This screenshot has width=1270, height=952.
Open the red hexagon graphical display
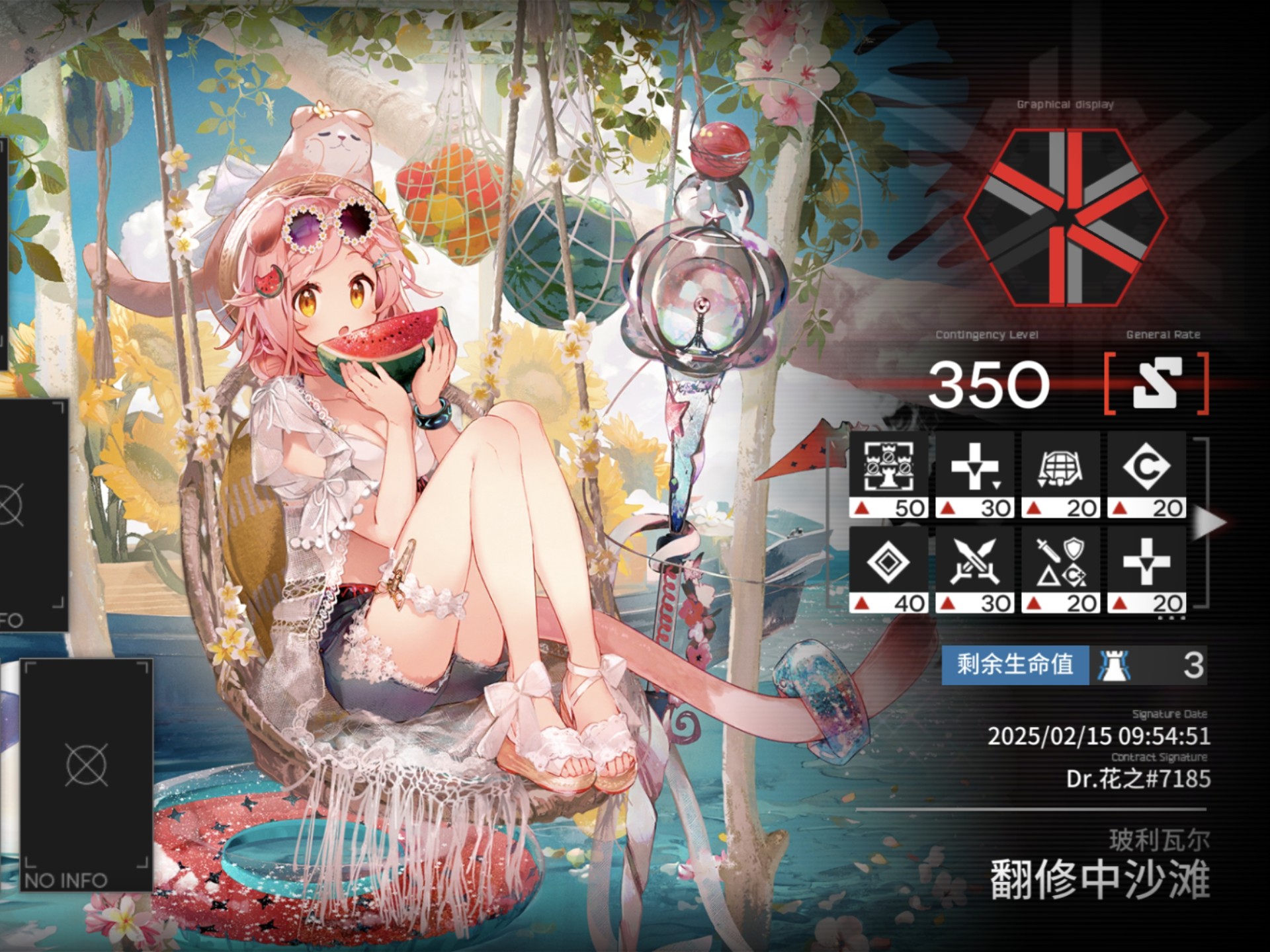1065,218
